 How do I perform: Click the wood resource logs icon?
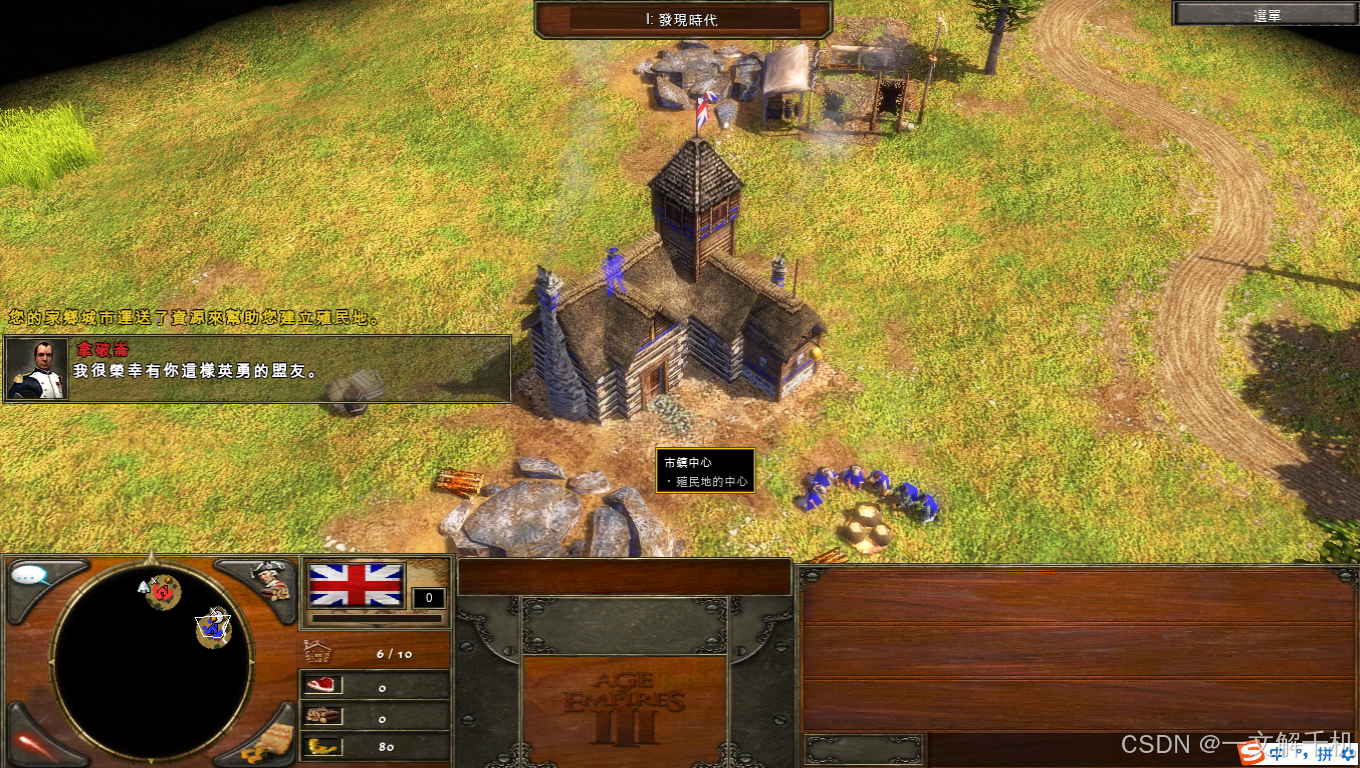[323, 716]
